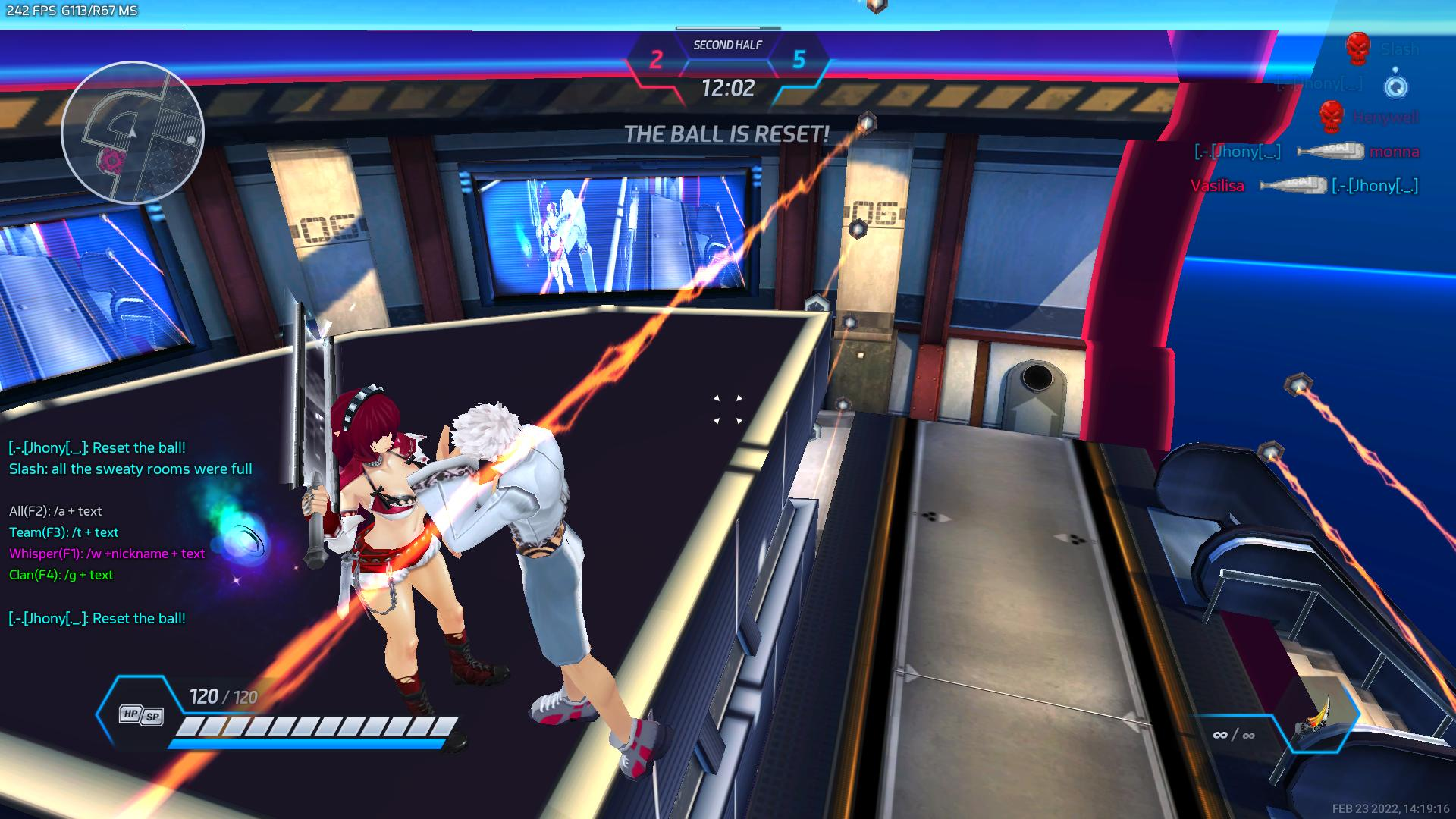Select the equipped weapon icon

[x=1318, y=726]
